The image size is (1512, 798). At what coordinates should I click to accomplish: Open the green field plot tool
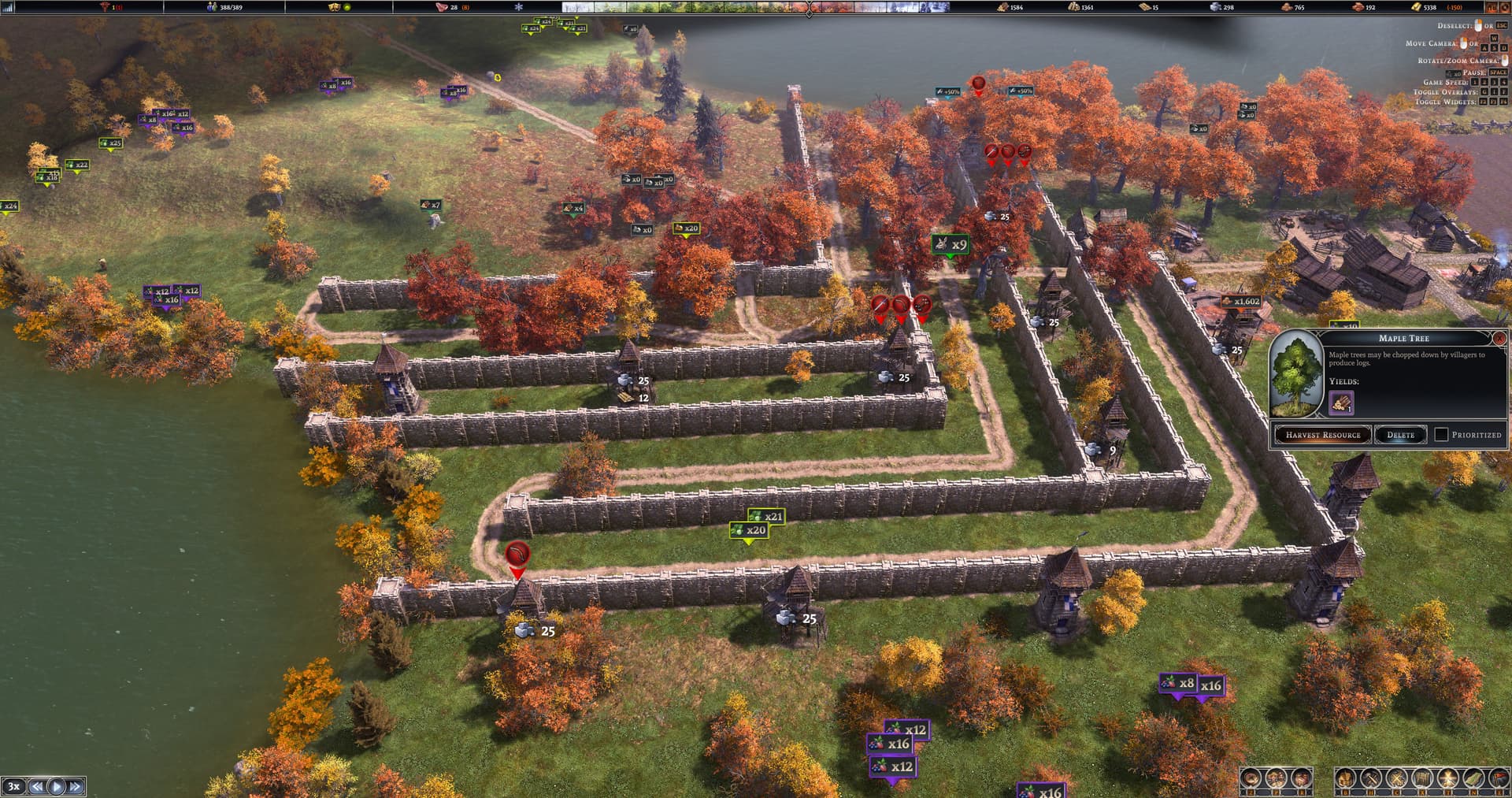1473,780
